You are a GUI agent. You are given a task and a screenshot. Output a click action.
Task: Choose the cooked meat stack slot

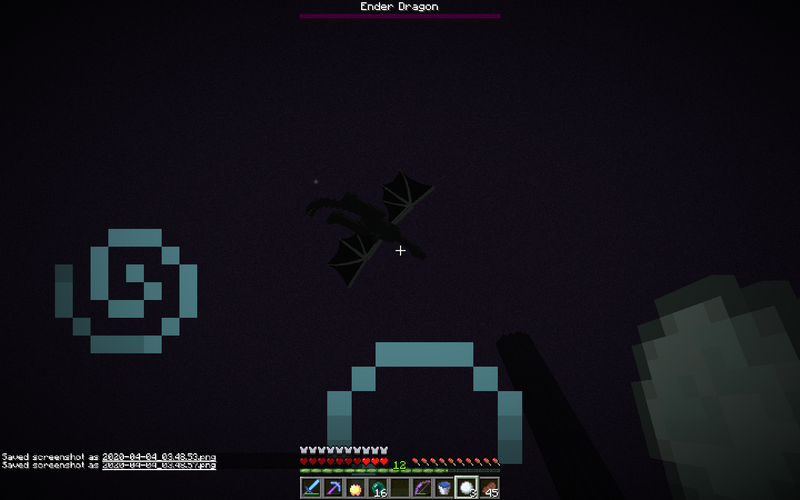tap(488, 488)
